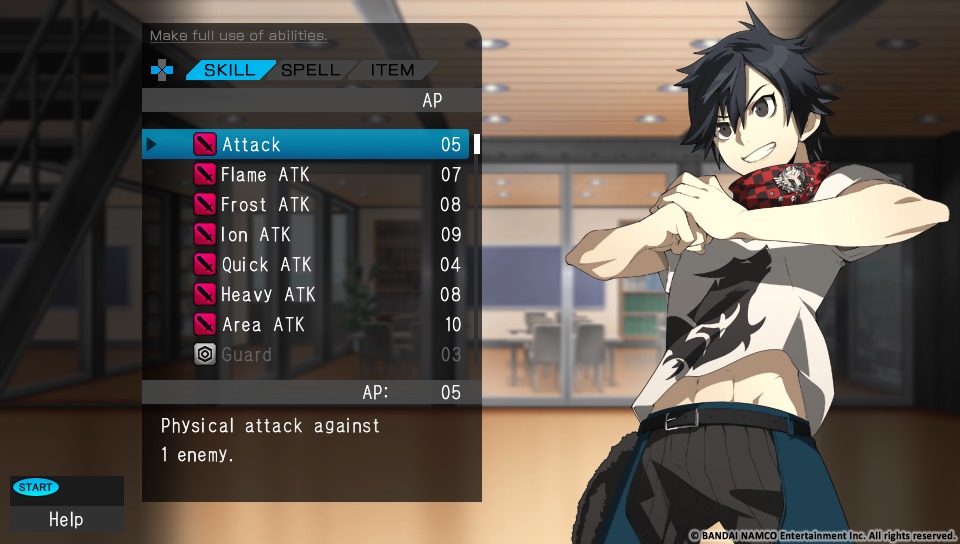This screenshot has width=960, height=544.
Task: Show the ITEM tab
Action: point(392,71)
